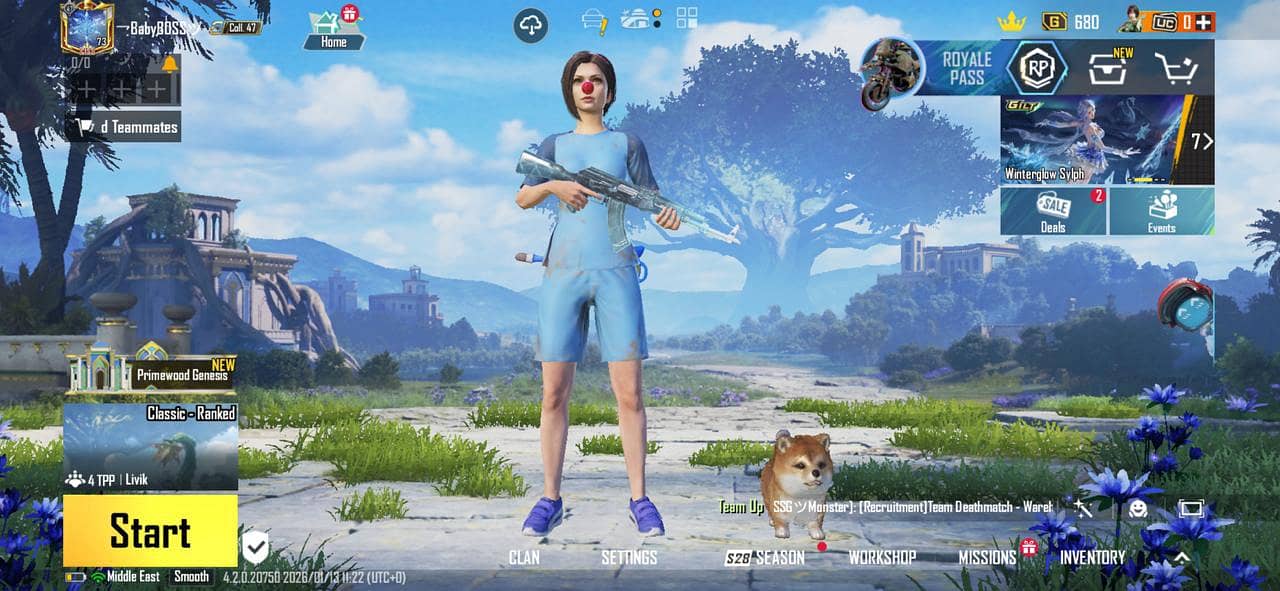Image resolution: width=1280 pixels, height=591 pixels.
Task: Select the Classic - Ranked mode card
Action: [x=150, y=446]
